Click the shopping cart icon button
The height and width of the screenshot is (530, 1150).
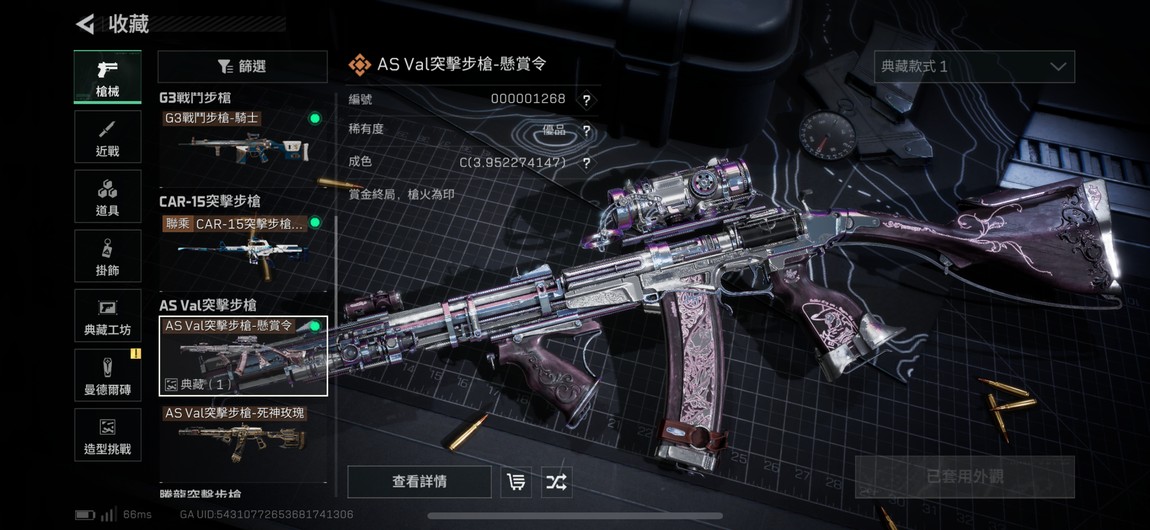516,482
